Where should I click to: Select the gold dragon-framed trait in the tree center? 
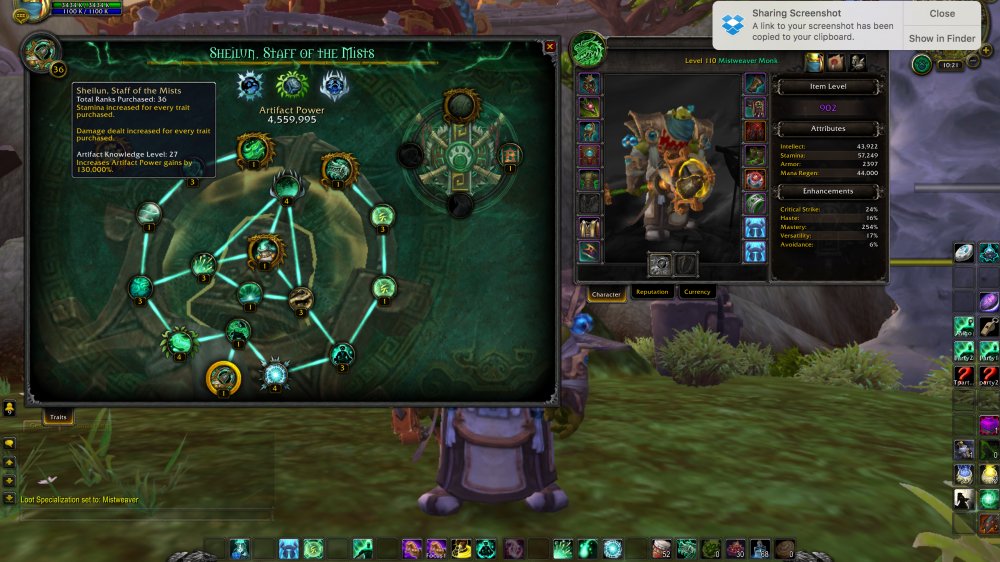pos(265,250)
